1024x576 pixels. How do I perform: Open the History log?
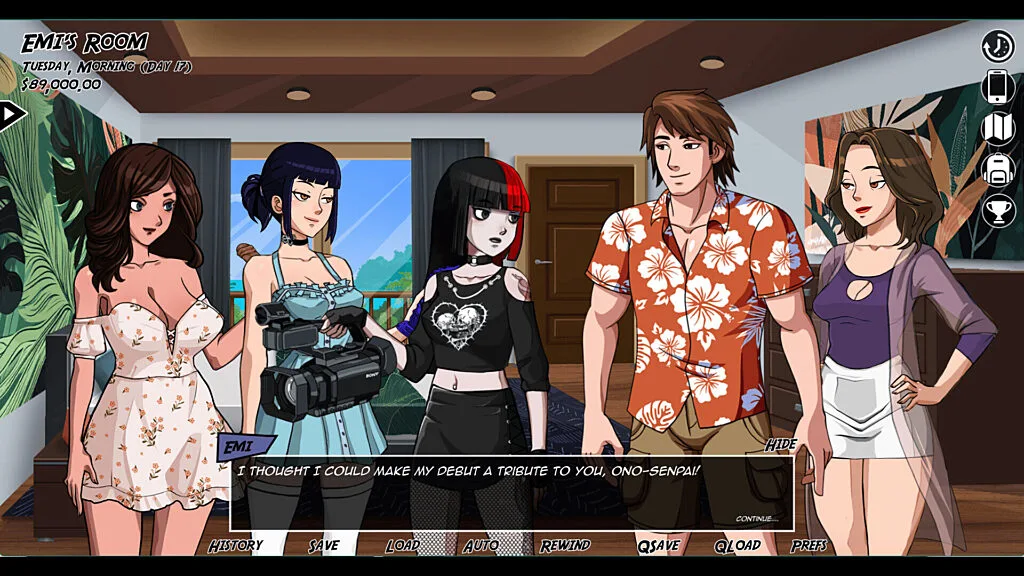click(235, 545)
